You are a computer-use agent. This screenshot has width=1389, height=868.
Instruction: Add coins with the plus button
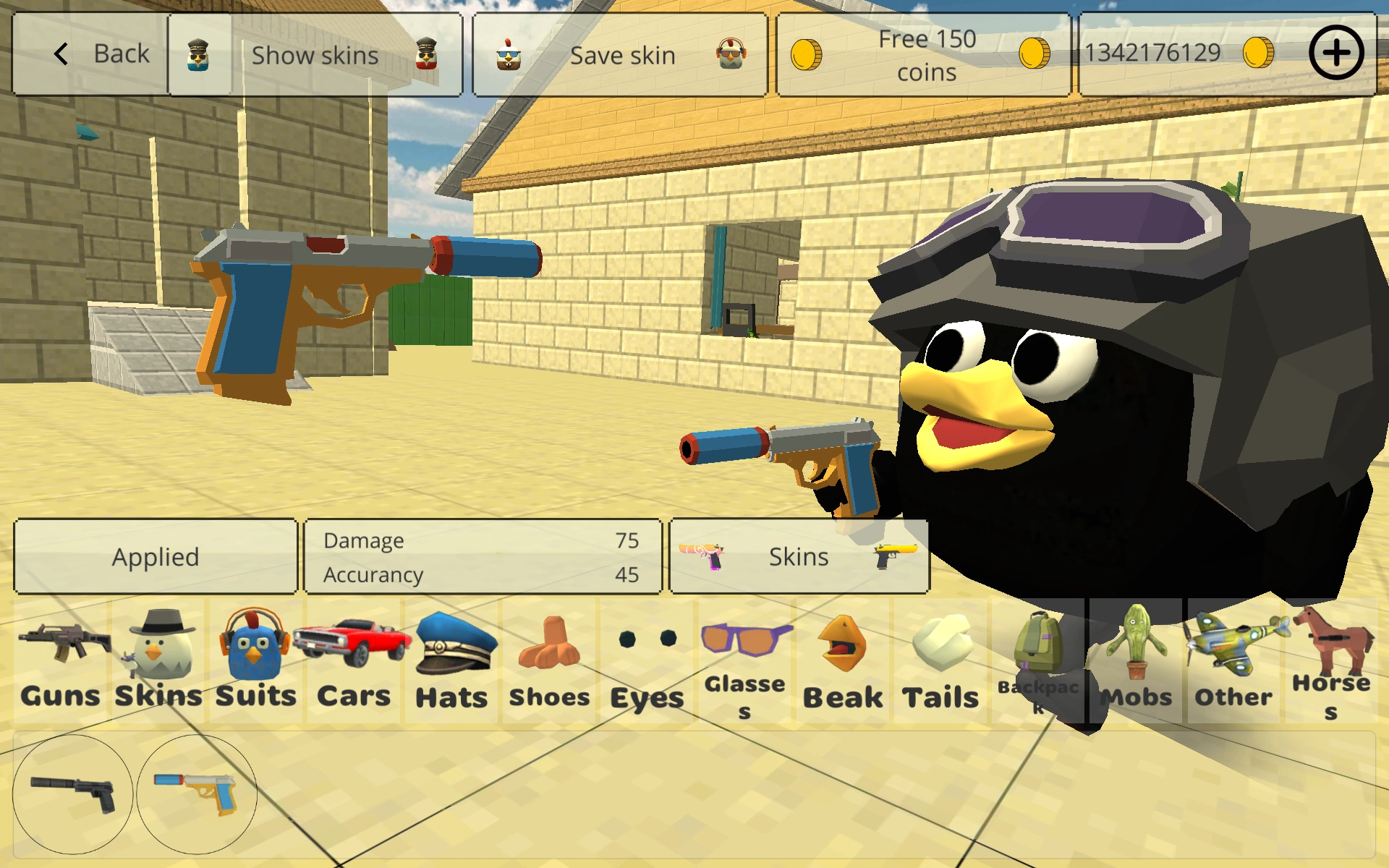click(1335, 52)
